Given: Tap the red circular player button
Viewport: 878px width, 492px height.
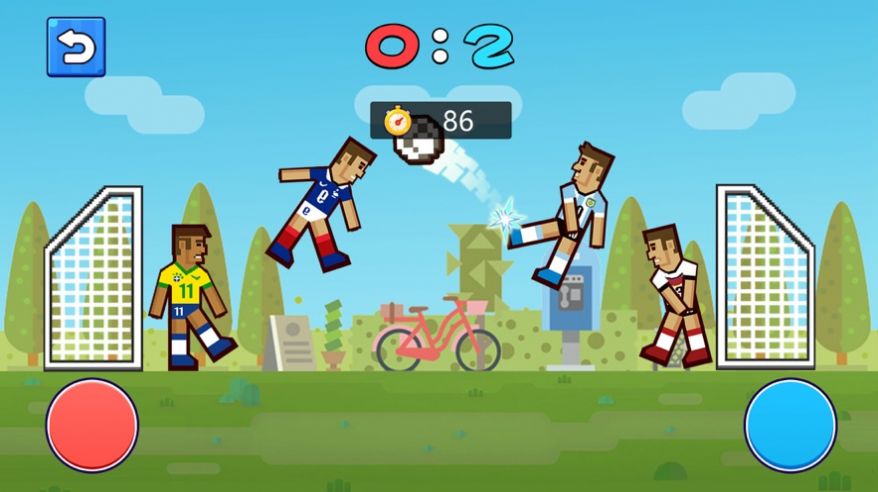Looking at the screenshot, I should pos(92,425).
